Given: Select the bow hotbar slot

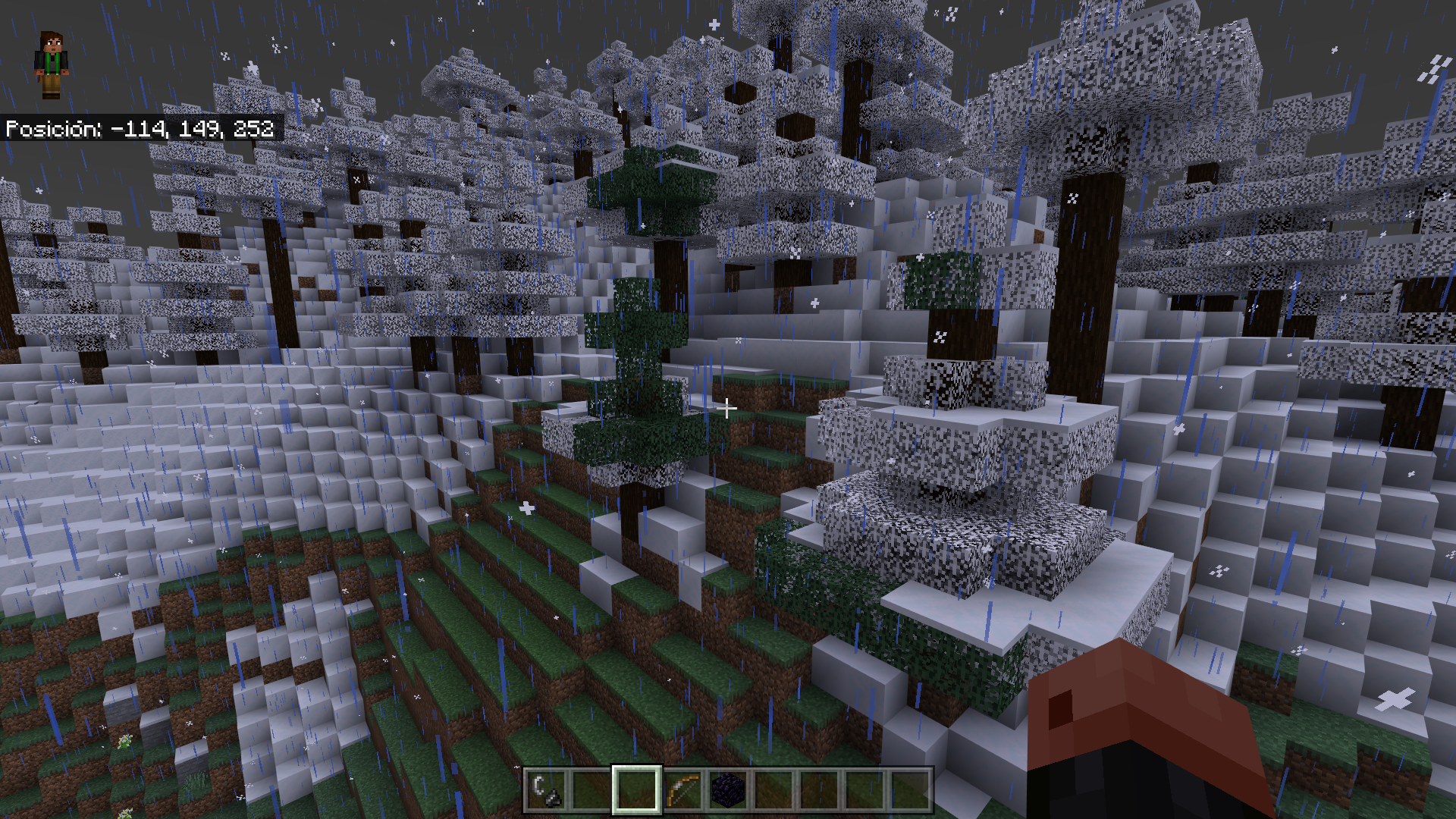Looking at the screenshot, I should pos(682,789).
